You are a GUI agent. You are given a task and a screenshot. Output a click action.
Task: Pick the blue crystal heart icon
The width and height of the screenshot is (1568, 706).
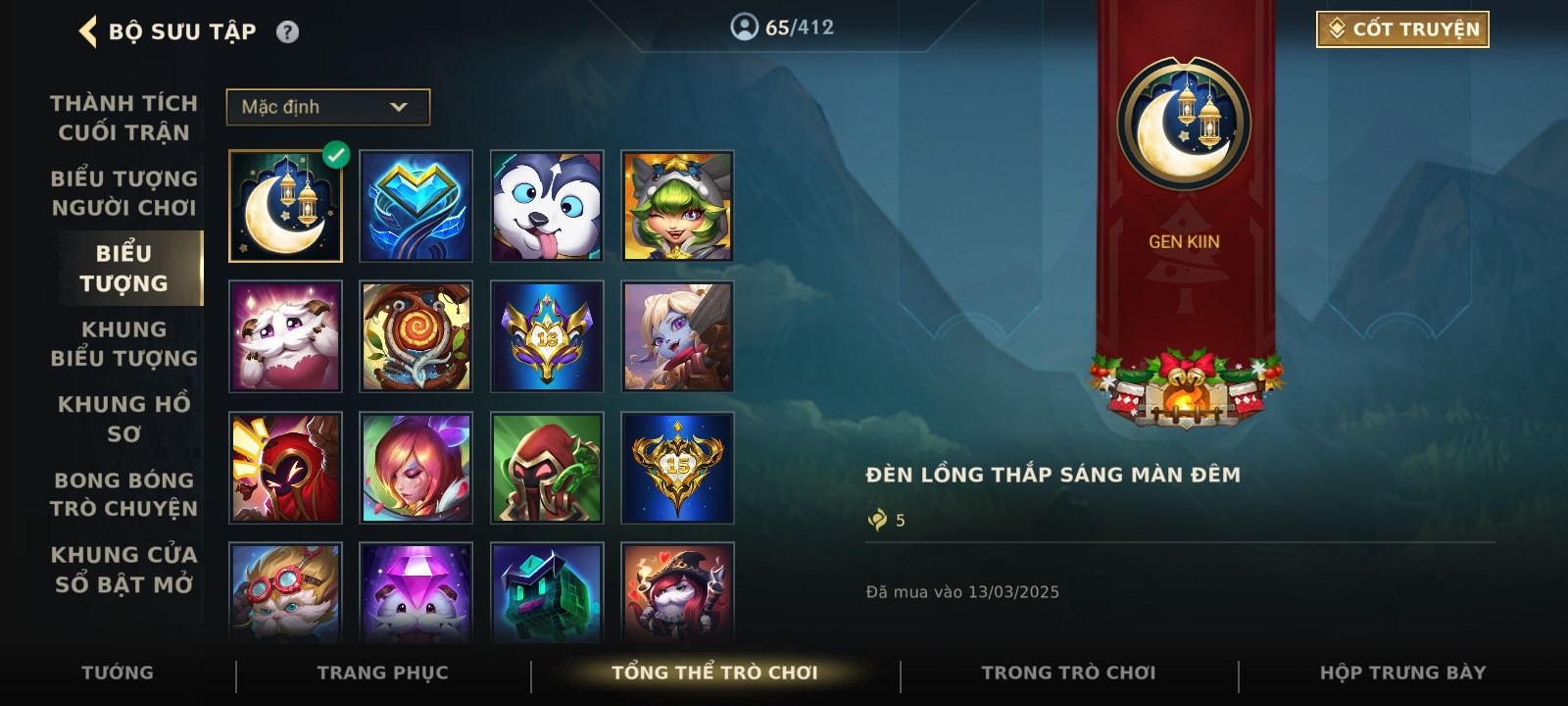pos(416,207)
